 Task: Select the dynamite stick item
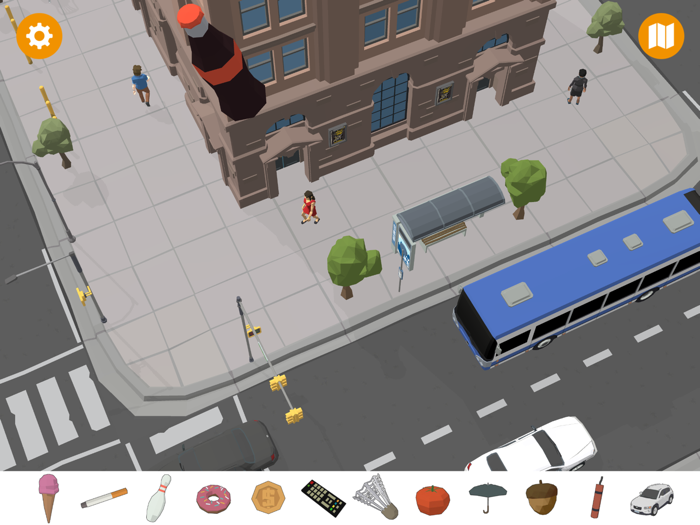(x=597, y=497)
